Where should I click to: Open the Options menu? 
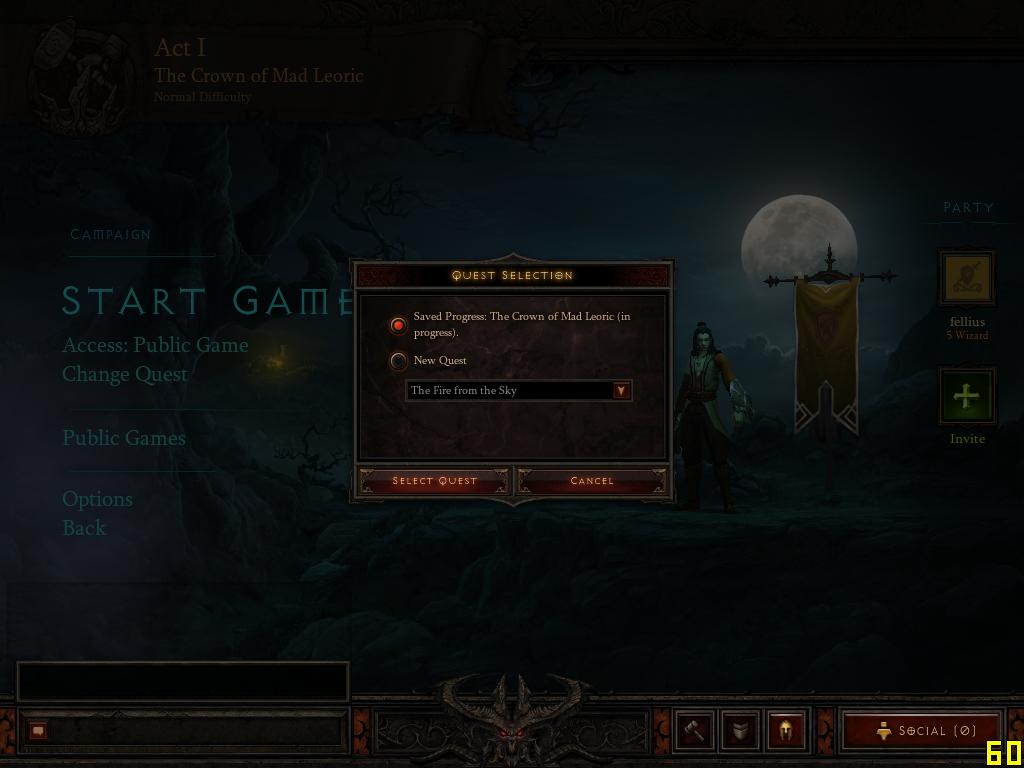coord(97,499)
